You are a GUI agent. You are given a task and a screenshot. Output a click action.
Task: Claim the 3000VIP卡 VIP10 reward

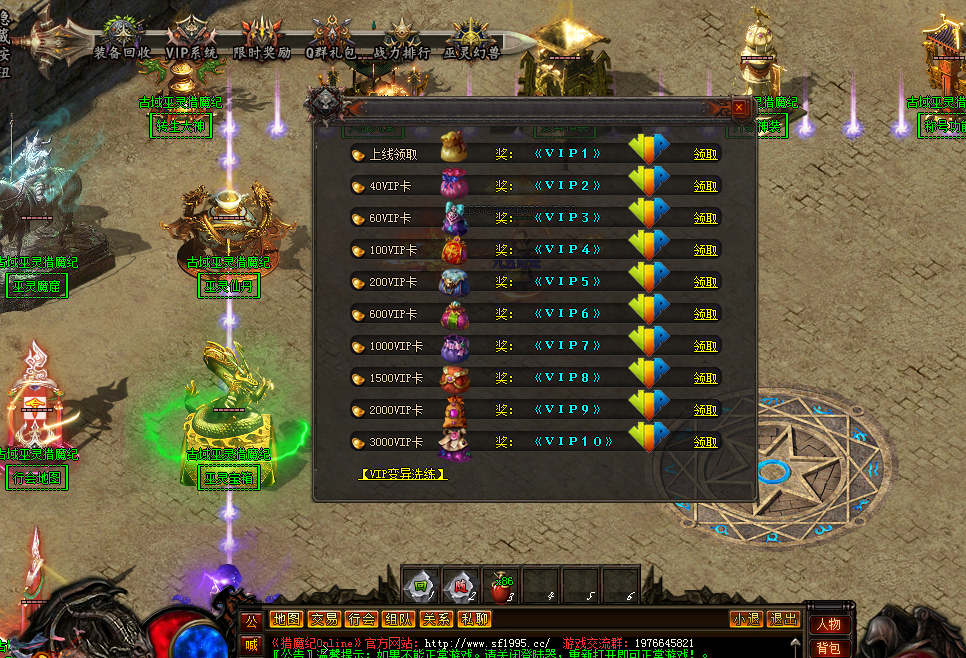pyautogui.click(x=706, y=442)
